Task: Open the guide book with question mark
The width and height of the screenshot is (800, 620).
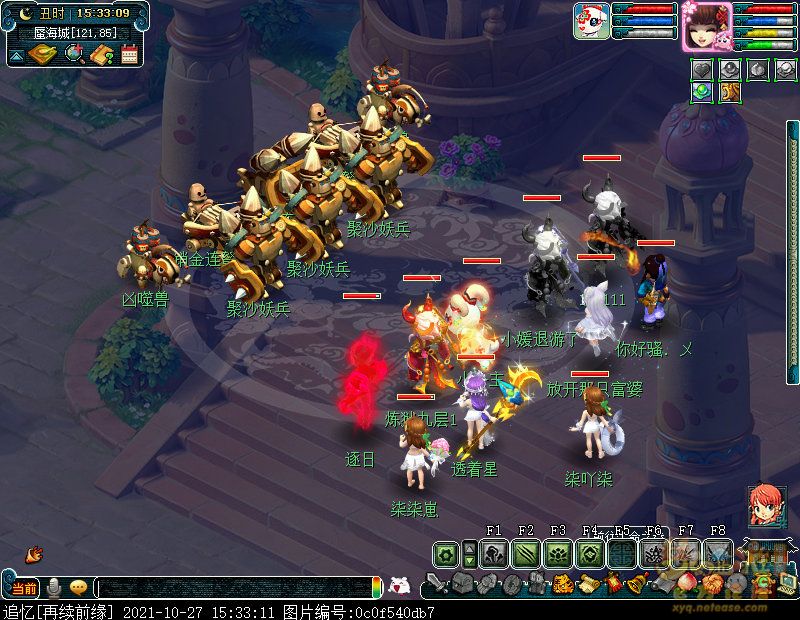Action: click(101, 54)
